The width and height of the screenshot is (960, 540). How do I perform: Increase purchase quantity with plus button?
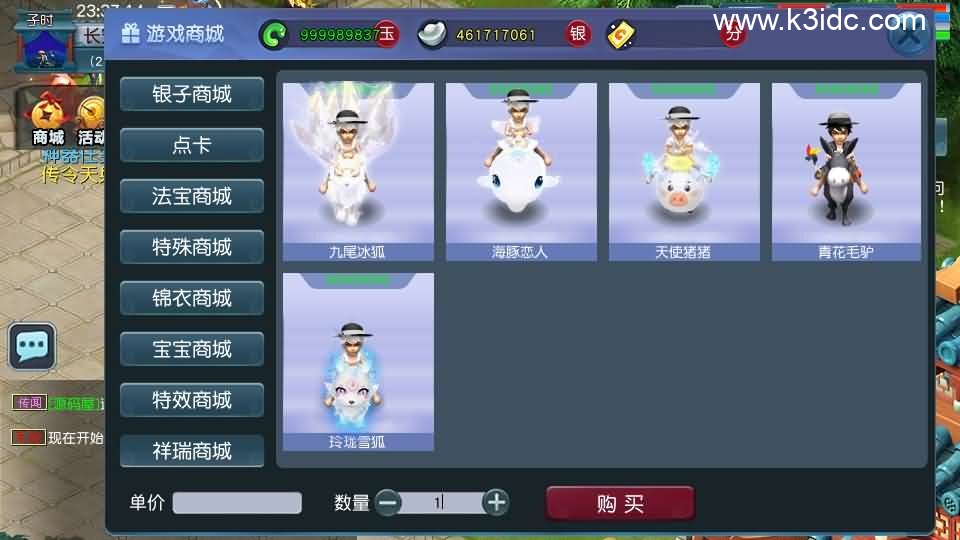496,503
